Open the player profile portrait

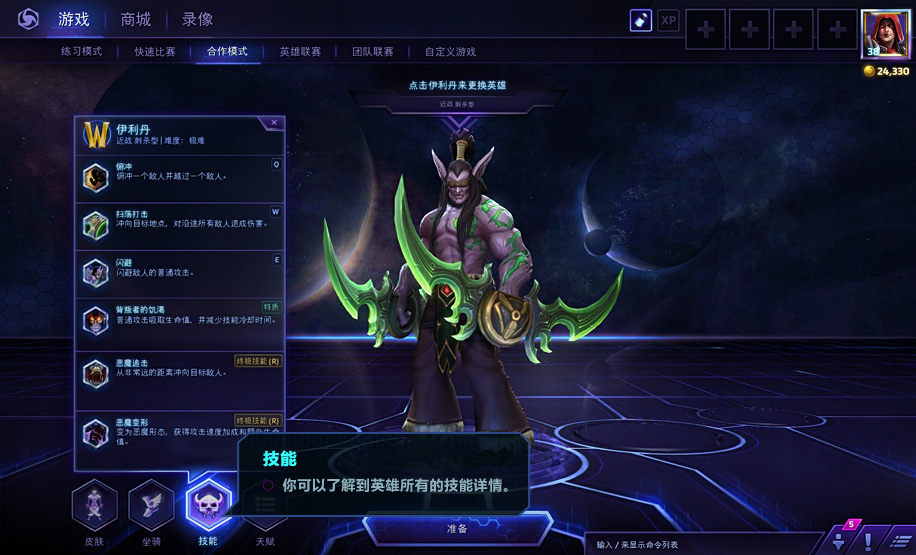click(885, 36)
